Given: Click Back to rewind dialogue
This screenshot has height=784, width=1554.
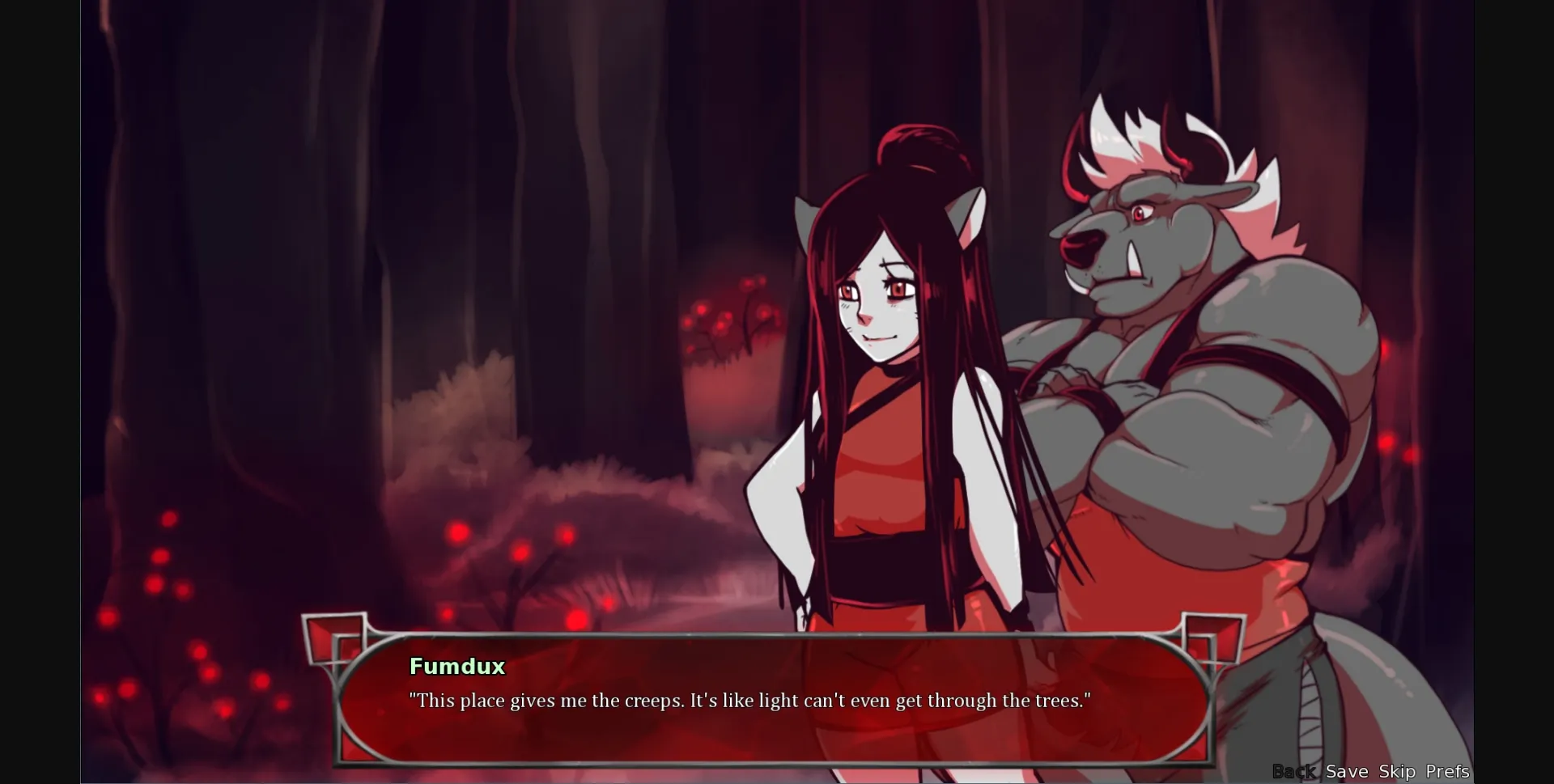Looking at the screenshot, I should click(x=1294, y=771).
